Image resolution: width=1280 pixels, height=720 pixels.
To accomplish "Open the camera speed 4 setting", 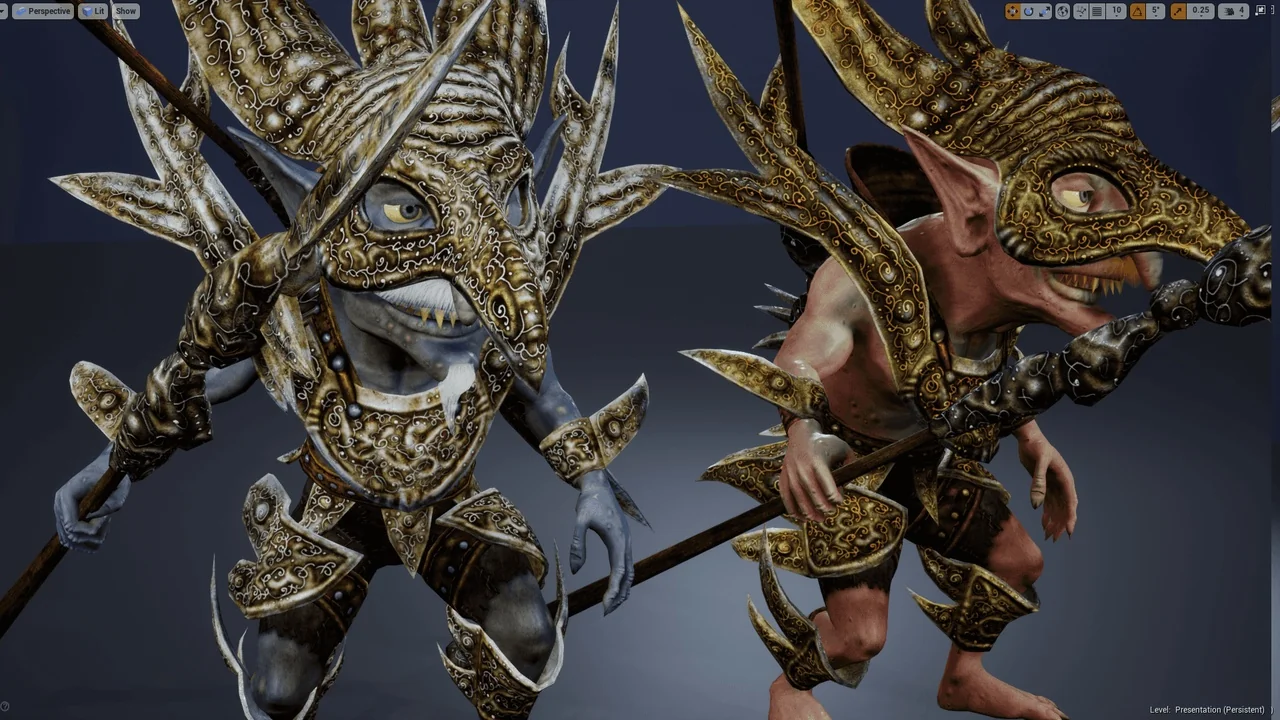I will tap(1235, 11).
